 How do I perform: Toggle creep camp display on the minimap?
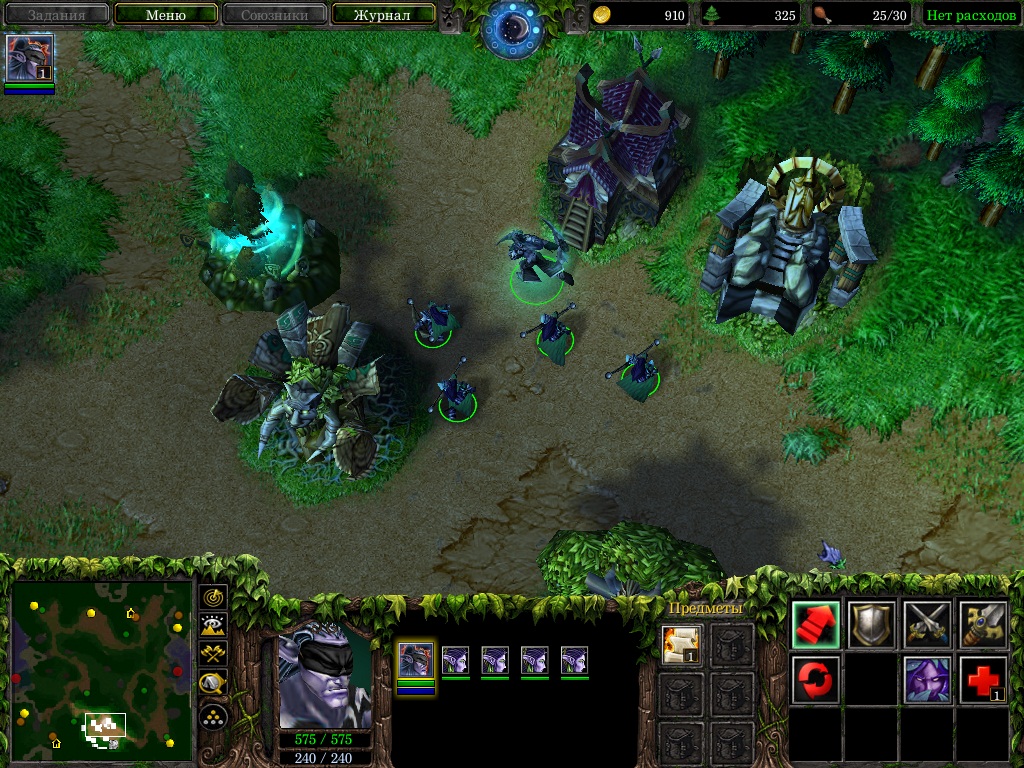pyautogui.click(x=214, y=685)
